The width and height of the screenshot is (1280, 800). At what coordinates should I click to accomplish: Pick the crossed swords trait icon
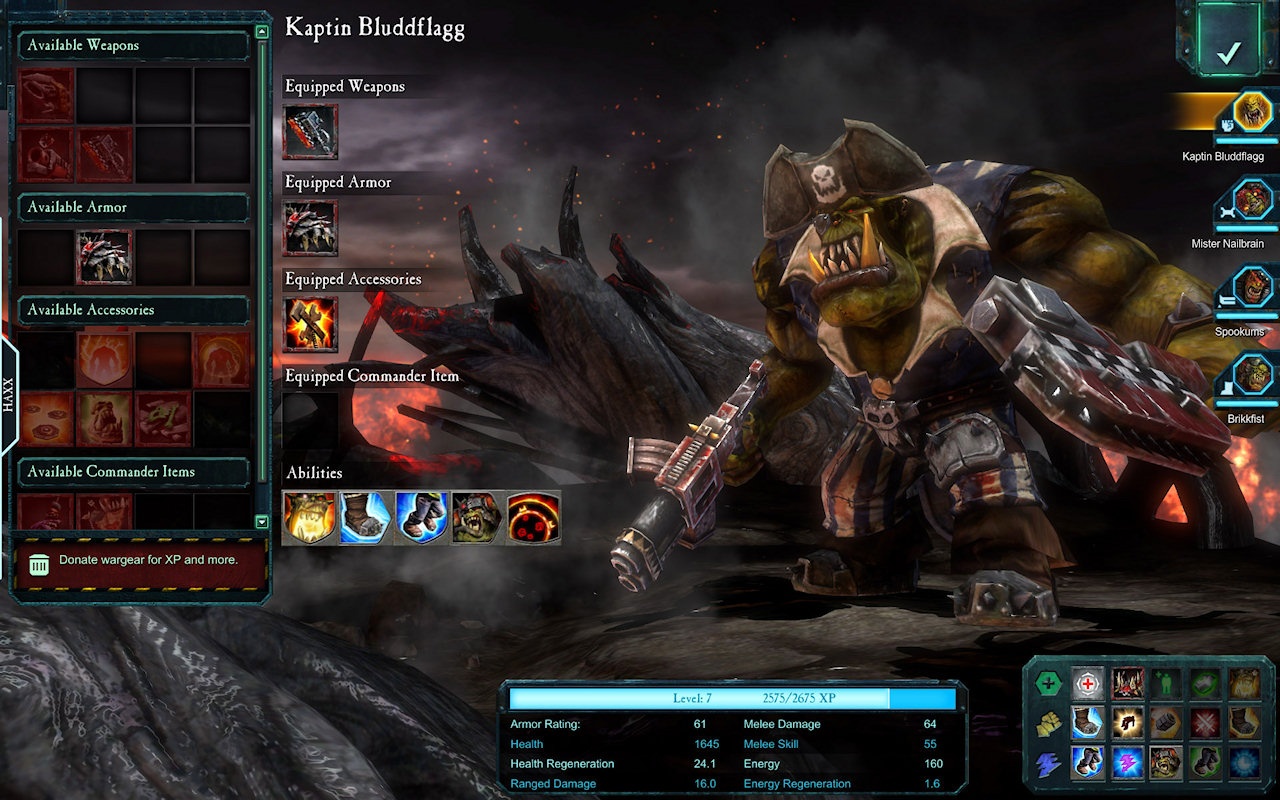tap(1205, 723)
